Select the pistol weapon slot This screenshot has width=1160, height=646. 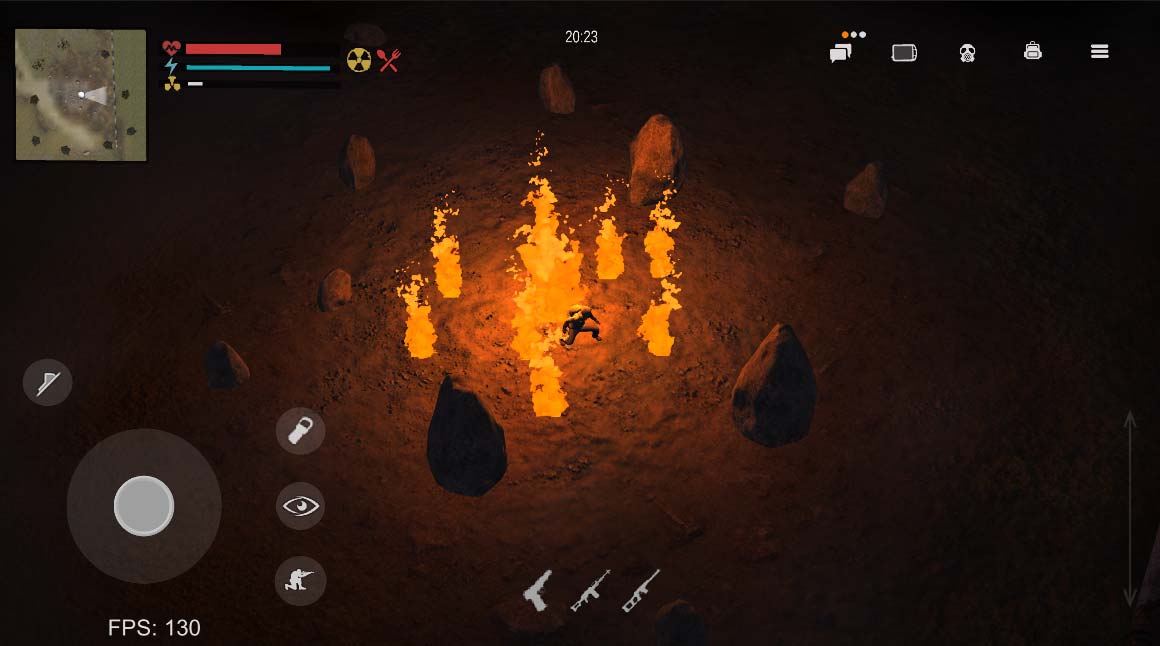pyautogui.click(x=537, y=590)
